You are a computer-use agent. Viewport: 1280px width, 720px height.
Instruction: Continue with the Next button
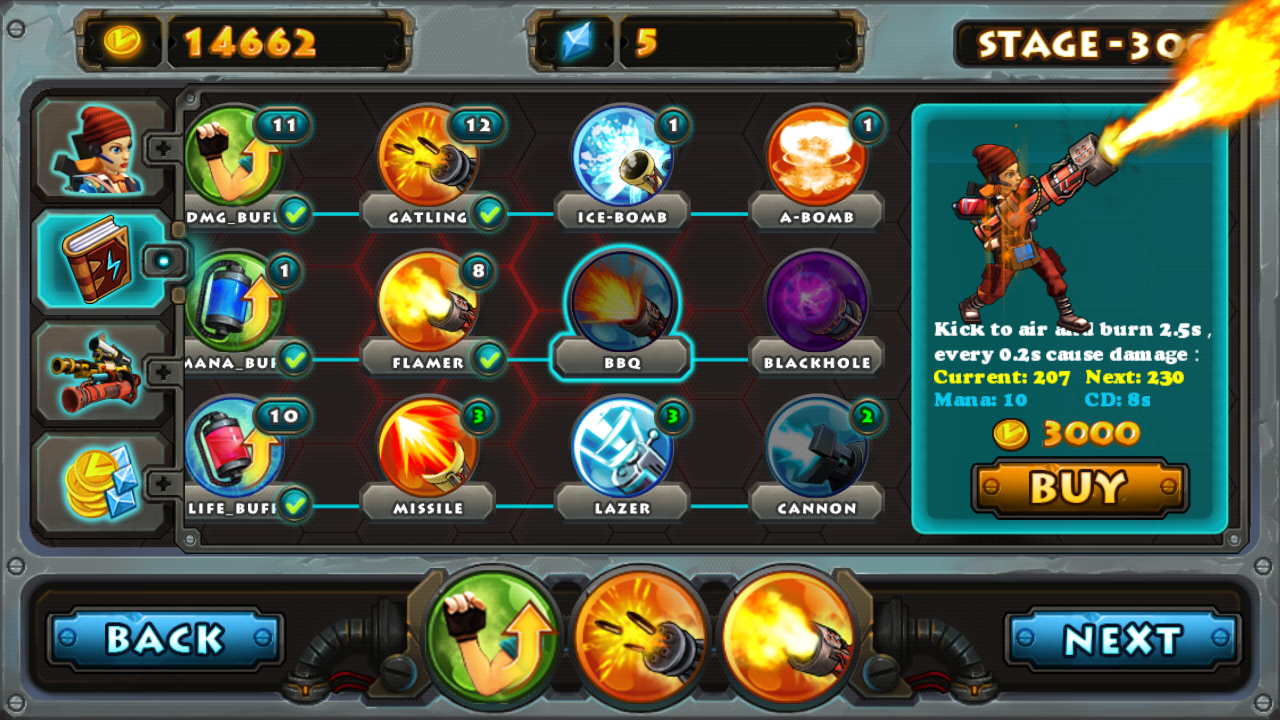point(1123,639)
